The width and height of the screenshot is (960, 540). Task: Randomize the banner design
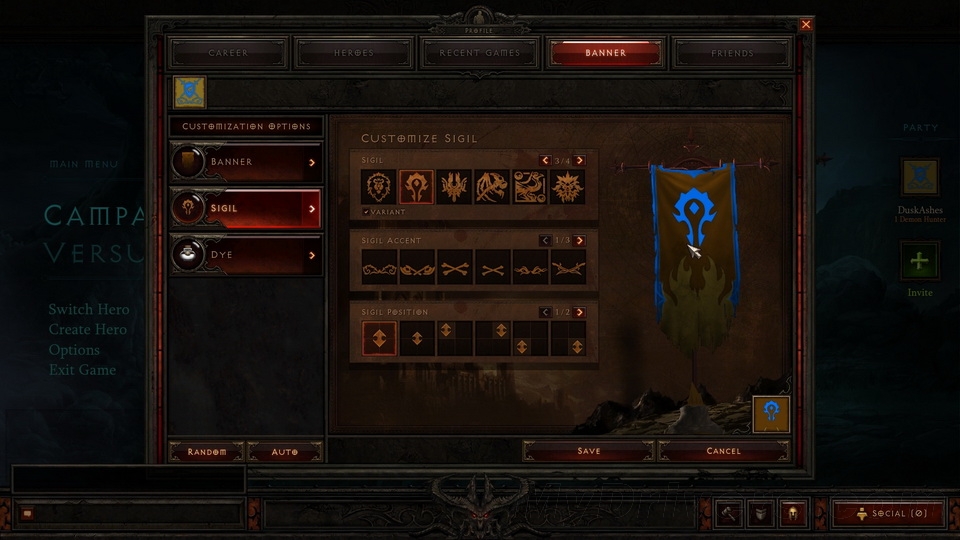[x=207, y=452]
